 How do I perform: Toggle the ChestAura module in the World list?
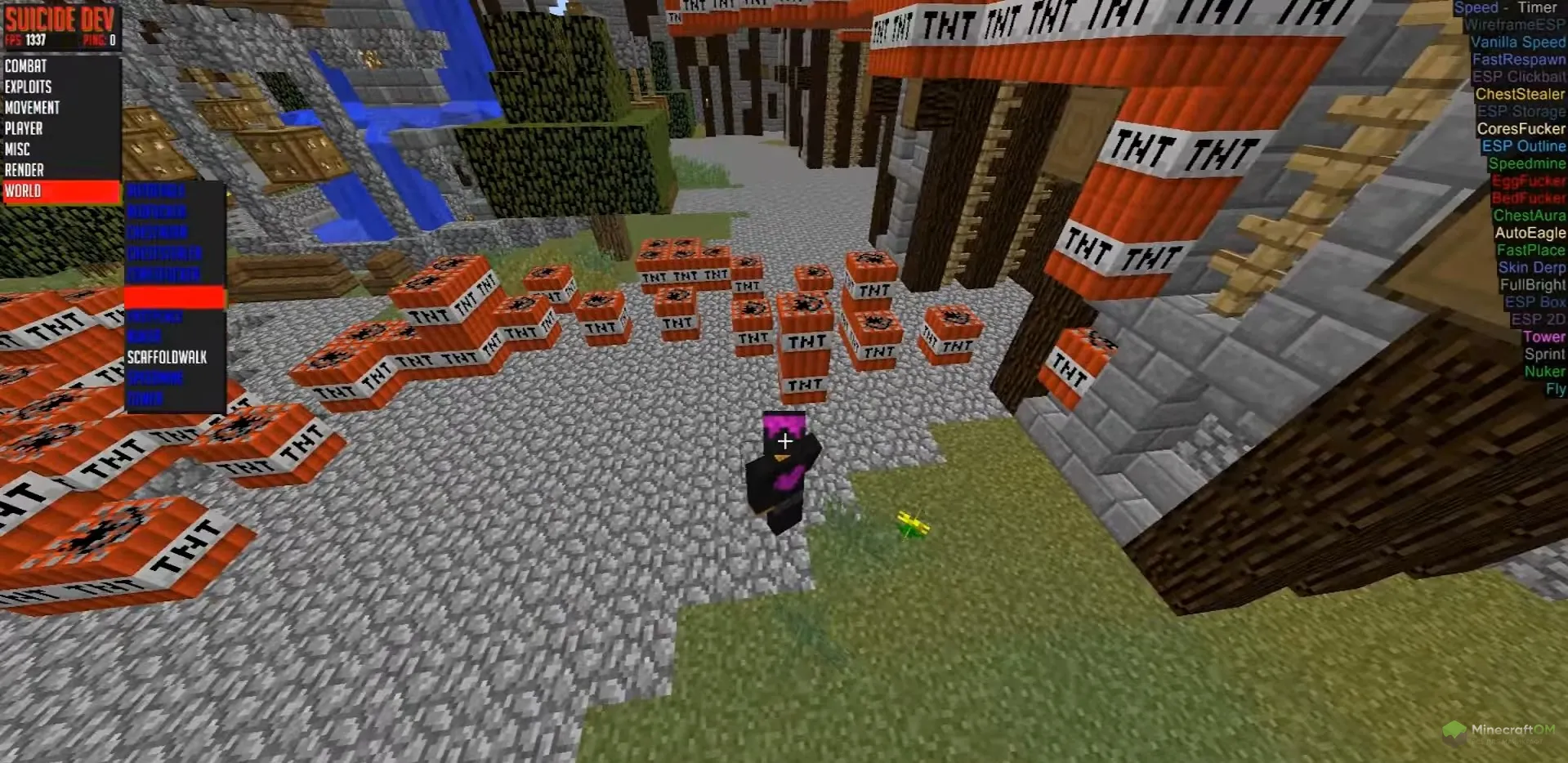[x=158, y=233]
